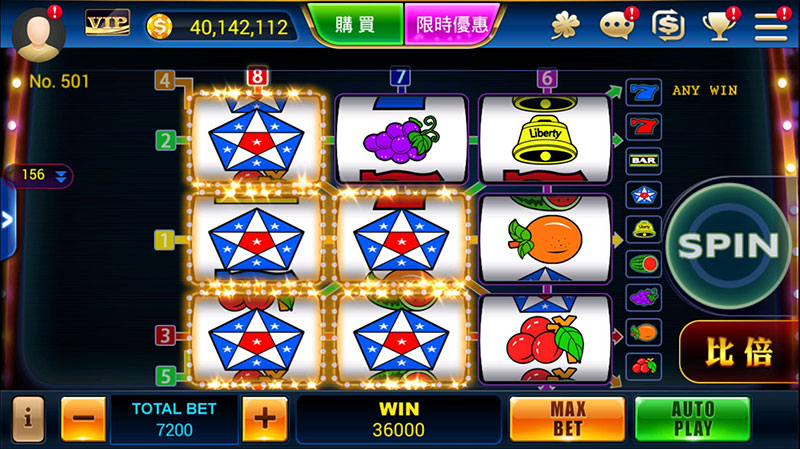The width and height of the screenshot is (800, 449).
Task: Tap the MAX BET button
Action: click(x=567, y=419)
